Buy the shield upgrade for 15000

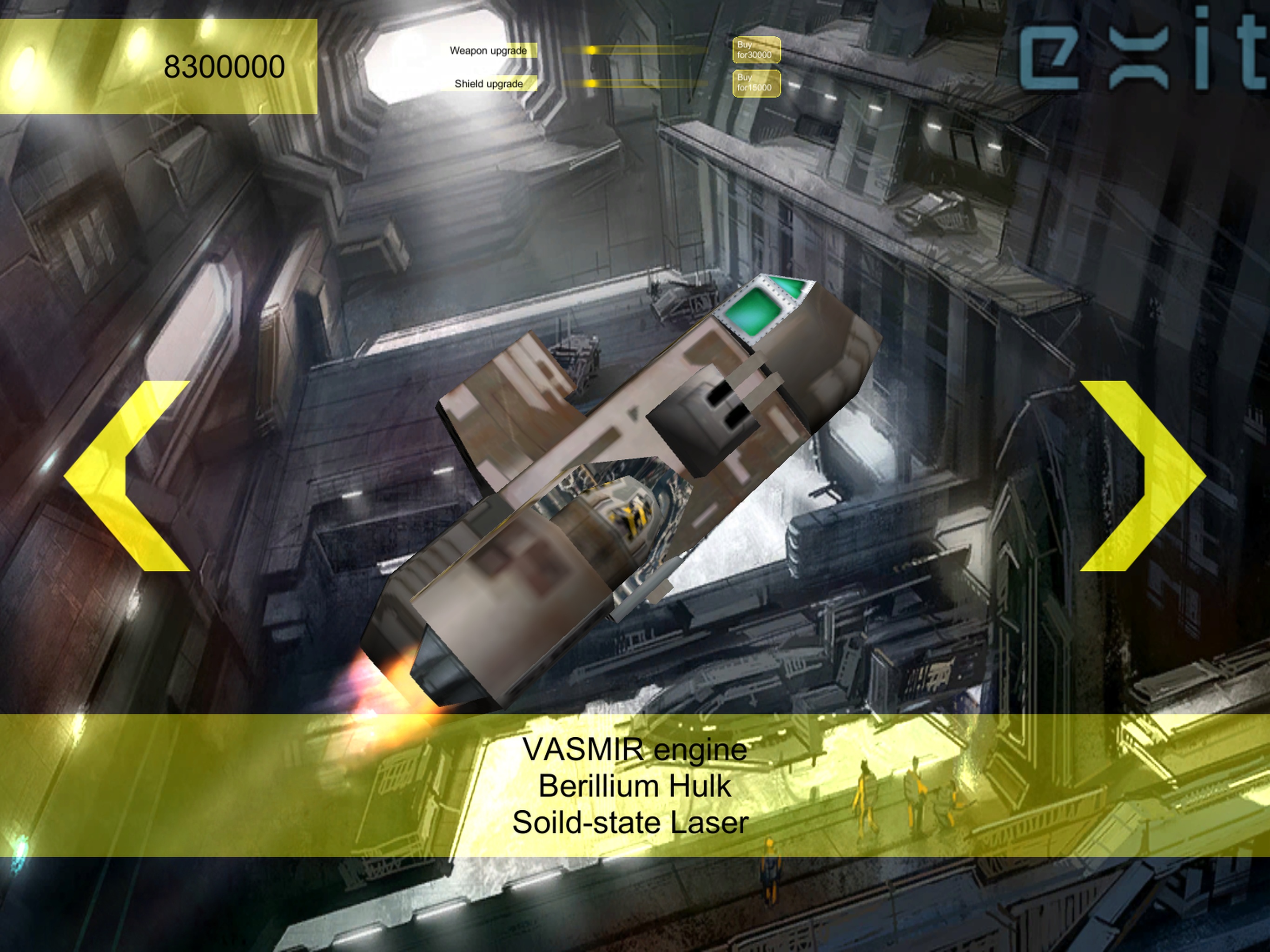[x=755, y=83]
